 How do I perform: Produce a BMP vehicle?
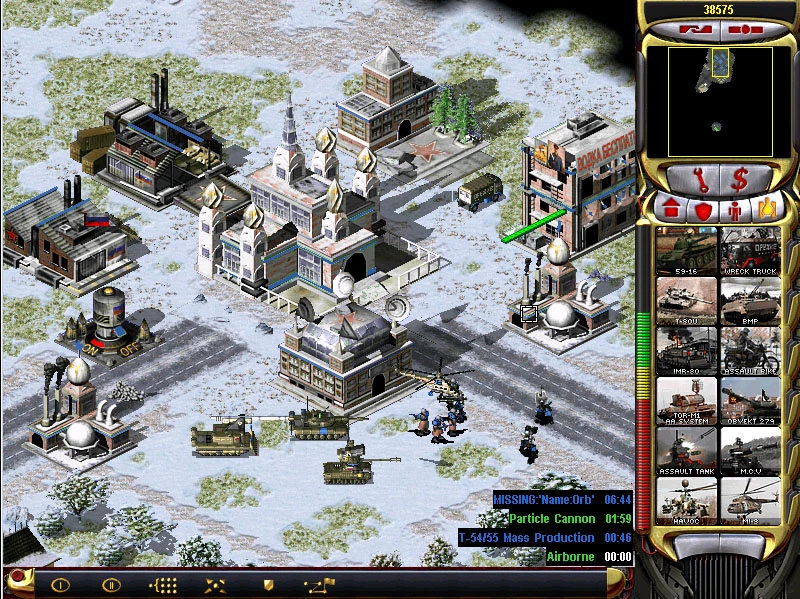pos(750,300)
